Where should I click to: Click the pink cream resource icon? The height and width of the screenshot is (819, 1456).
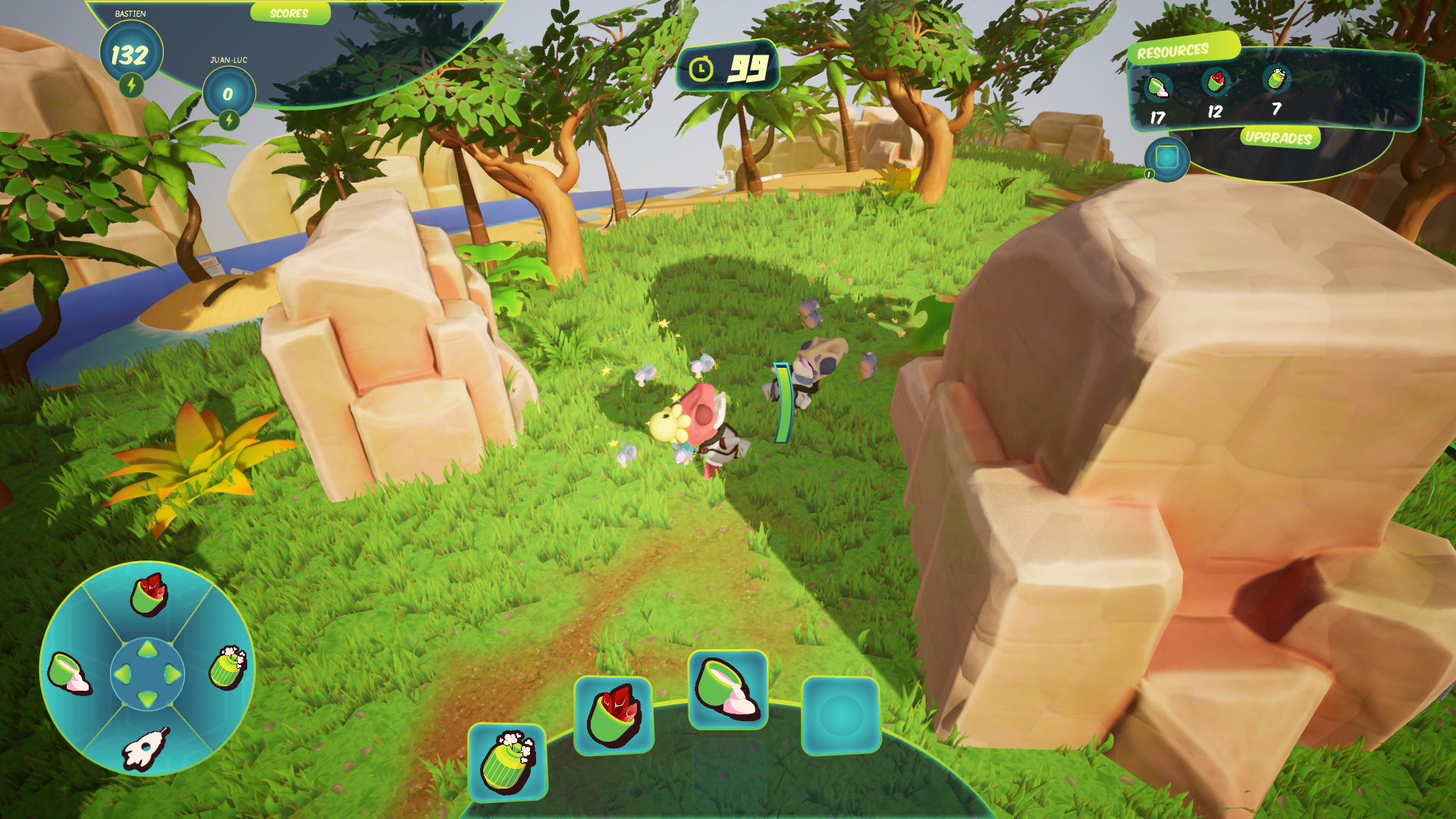click(1158, 88)
